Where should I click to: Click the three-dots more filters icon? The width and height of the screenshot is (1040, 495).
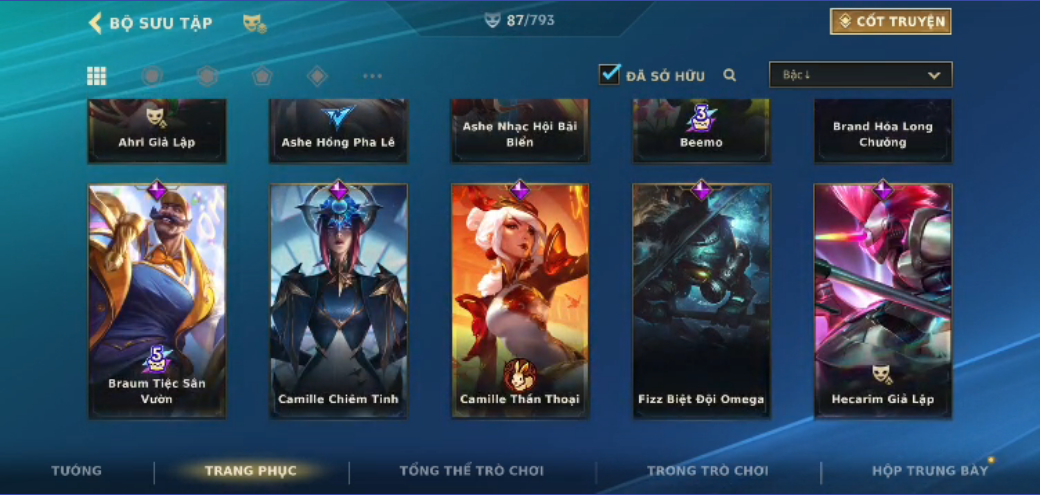coord(372,76)
